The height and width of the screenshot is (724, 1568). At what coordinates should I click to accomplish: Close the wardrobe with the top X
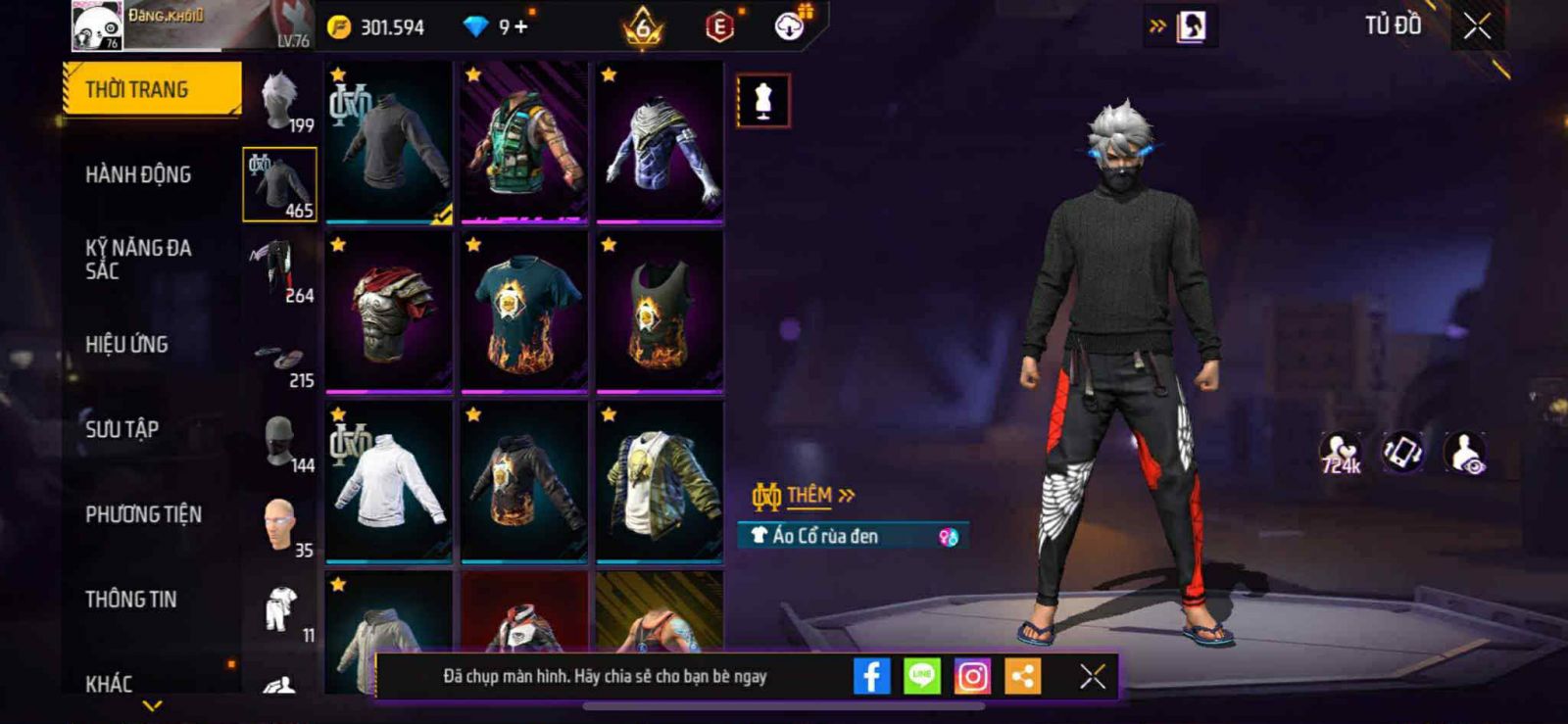pyautogui.click(x=1477, y=26)
